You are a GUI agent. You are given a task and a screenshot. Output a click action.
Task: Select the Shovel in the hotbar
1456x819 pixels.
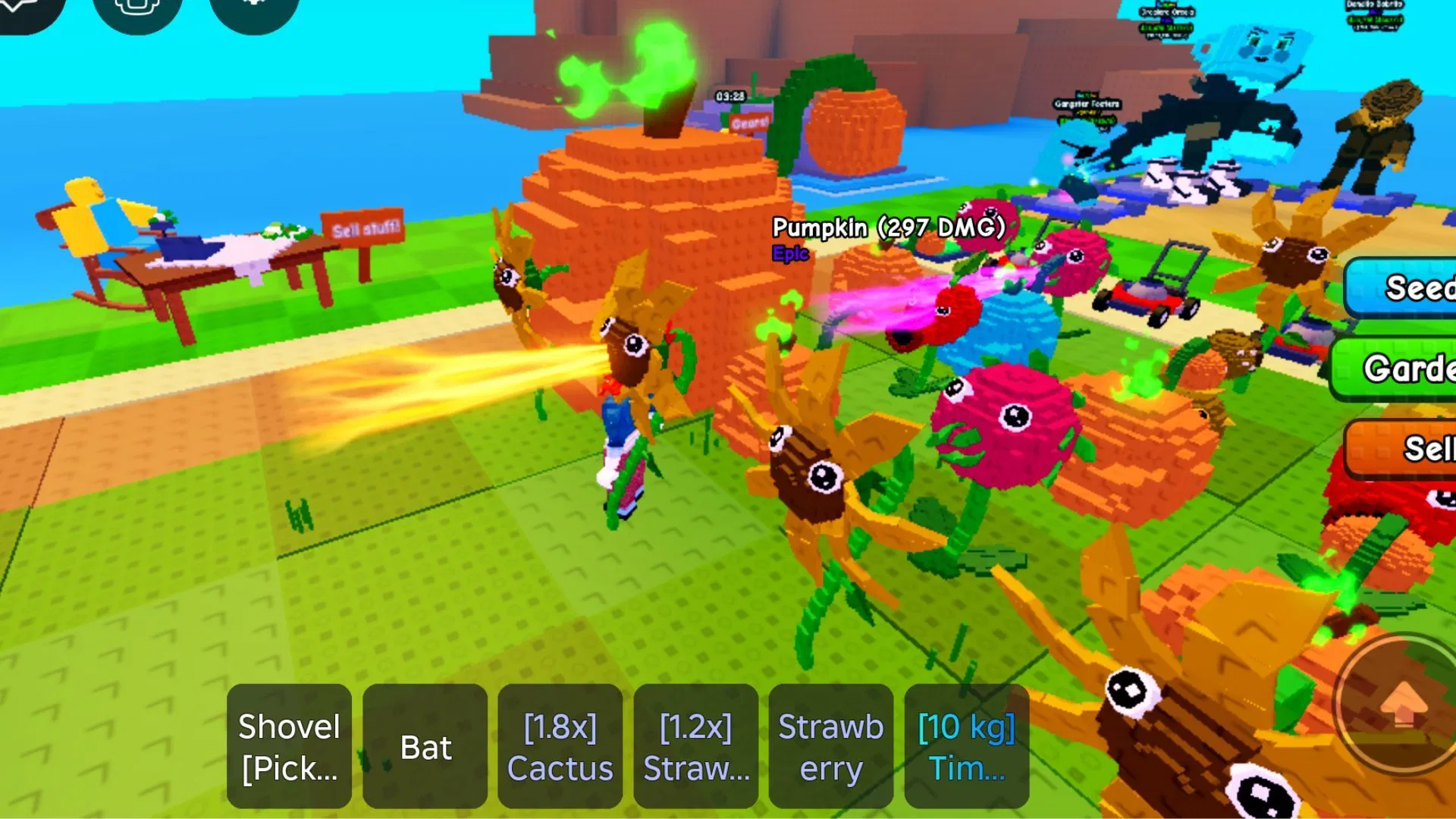click(x=288, y=747)
